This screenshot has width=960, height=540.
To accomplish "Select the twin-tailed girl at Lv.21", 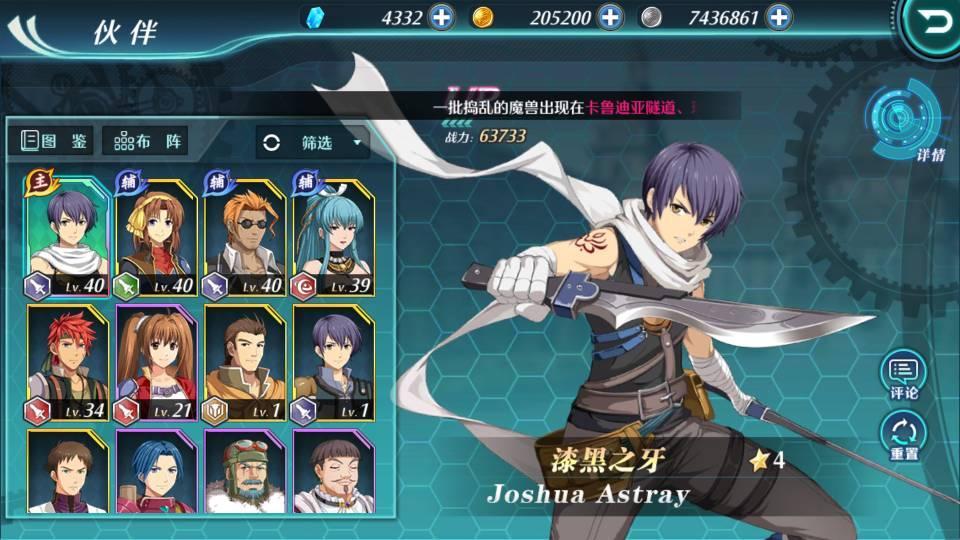I will pyautogui.click(x=155, y=364).
